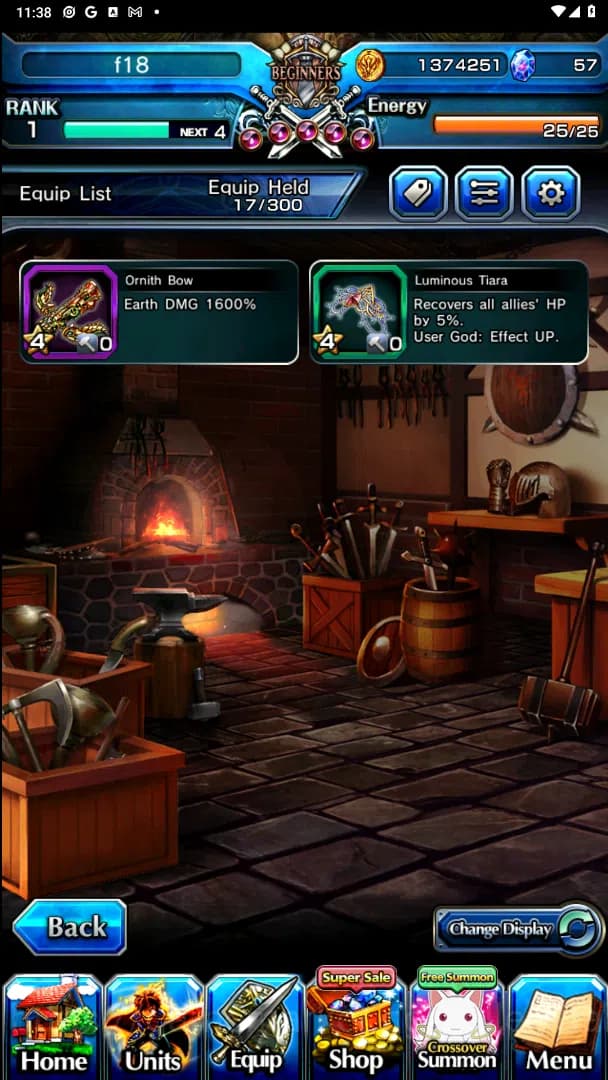Open the Menu book
The image size is (608, 1080).
tap(558, 1025)
